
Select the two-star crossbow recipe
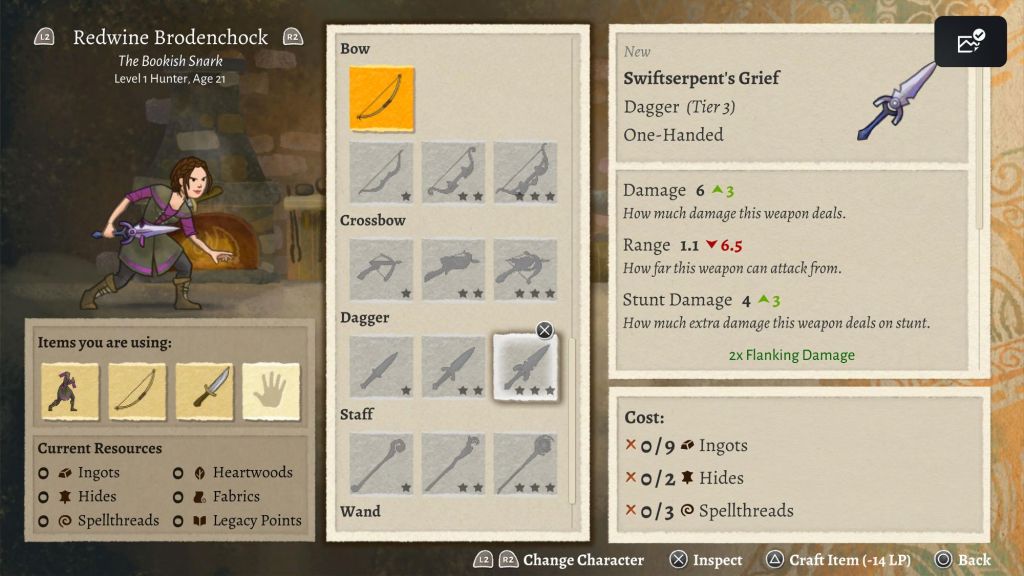tap(453, 269)
